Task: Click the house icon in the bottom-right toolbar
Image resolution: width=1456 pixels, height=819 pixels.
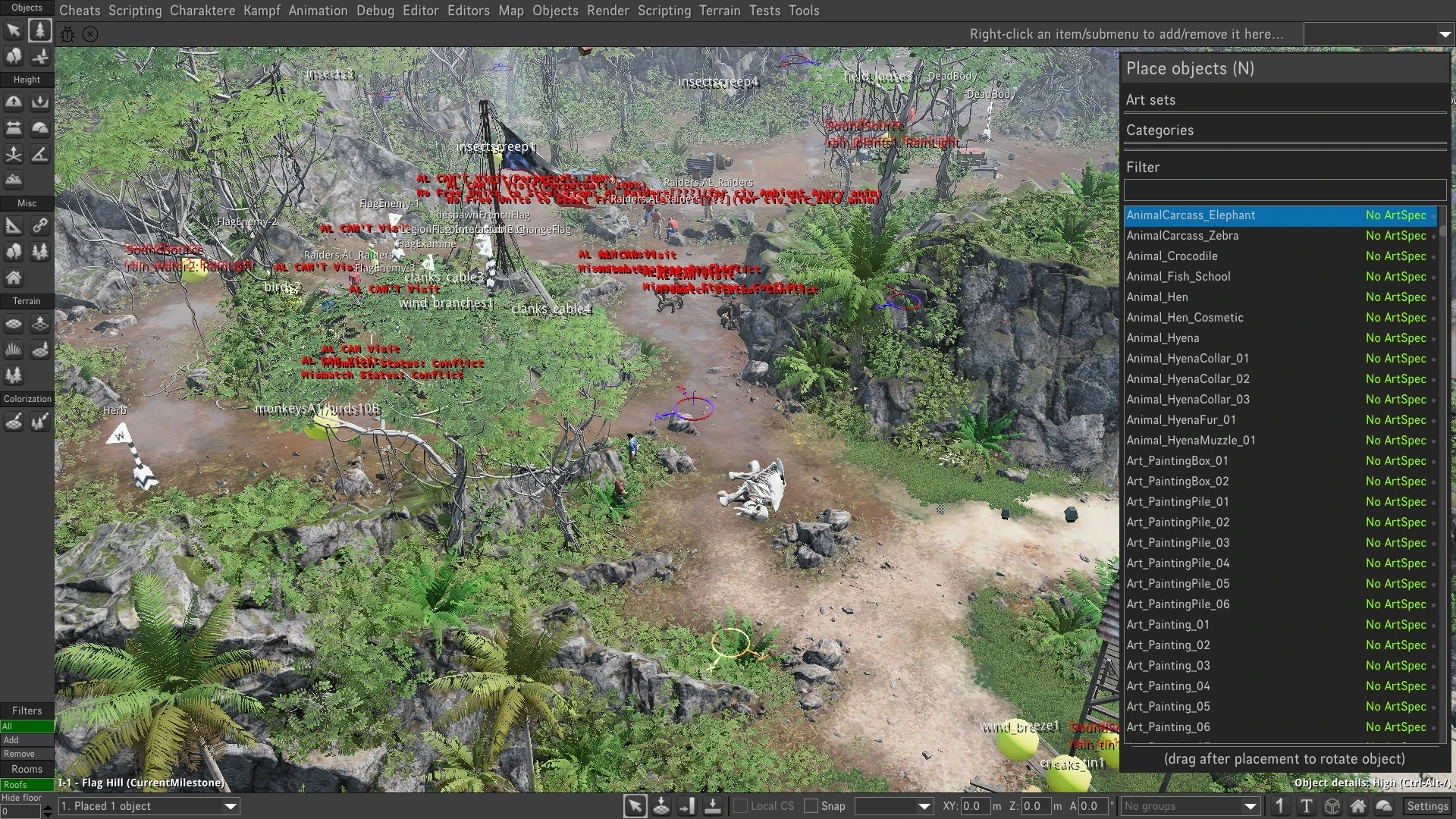Action: point(1358,806)
